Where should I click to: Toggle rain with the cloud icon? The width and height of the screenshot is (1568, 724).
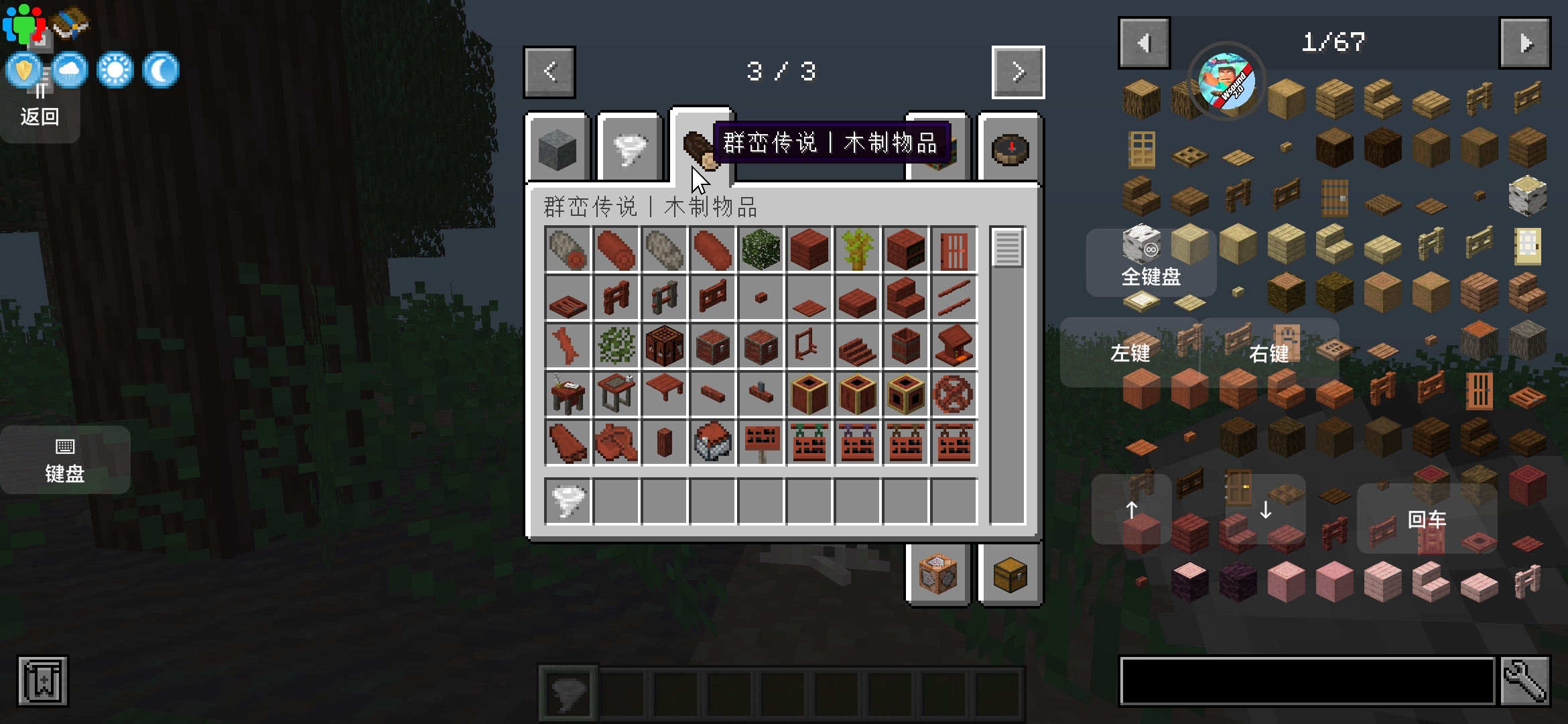69,70
